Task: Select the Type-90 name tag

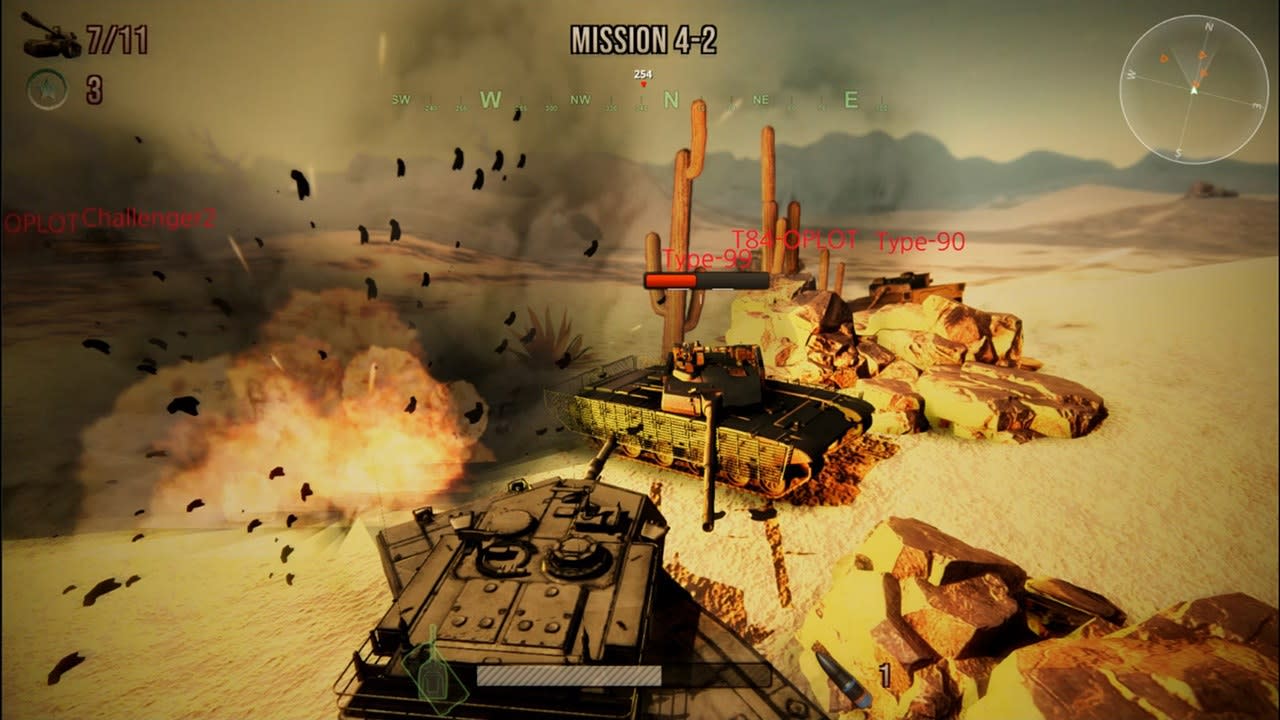Action: click(x=919, y=240)
